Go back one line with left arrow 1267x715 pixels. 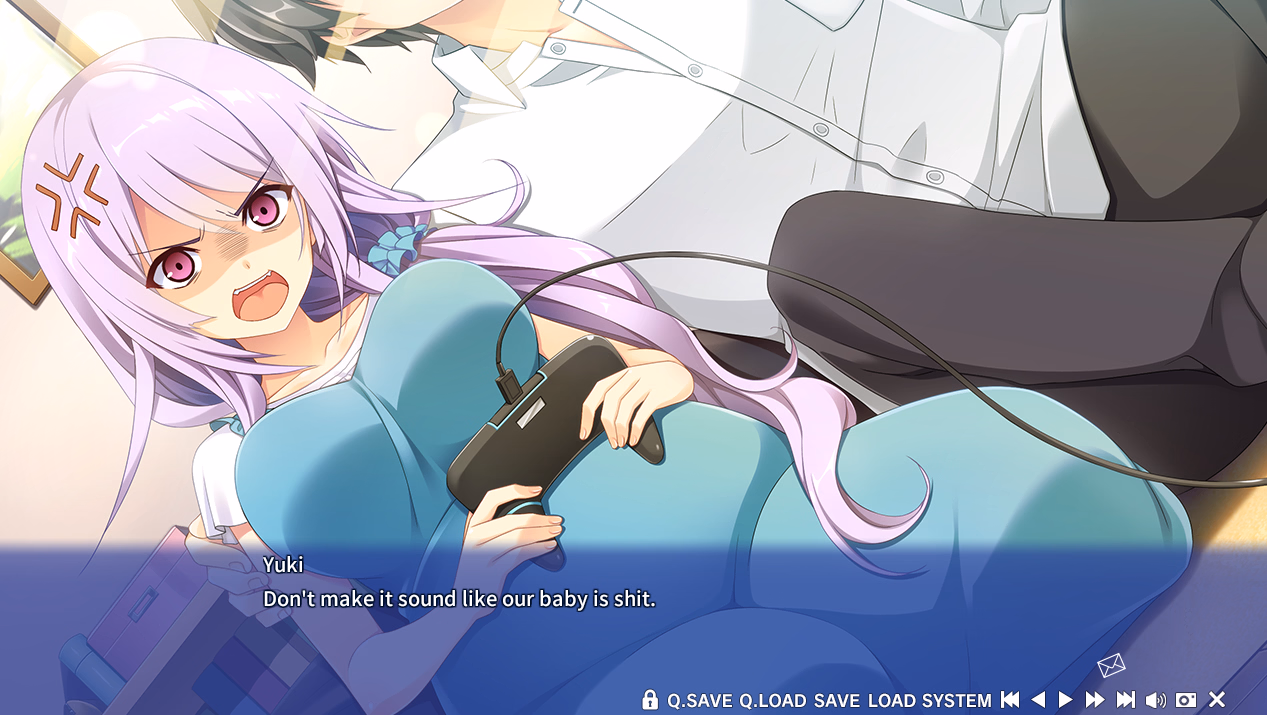[1038, 700]
